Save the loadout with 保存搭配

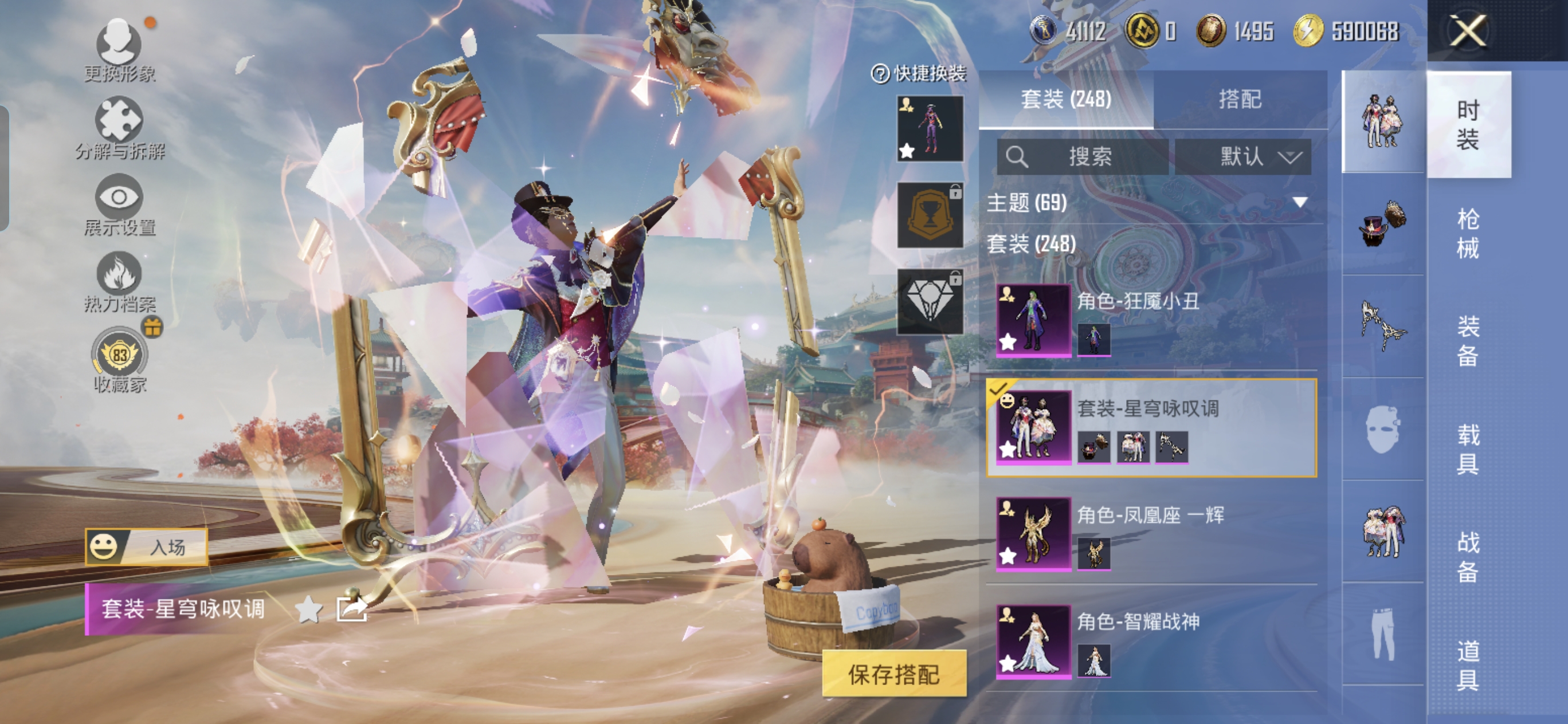click(x=893, y=674)
